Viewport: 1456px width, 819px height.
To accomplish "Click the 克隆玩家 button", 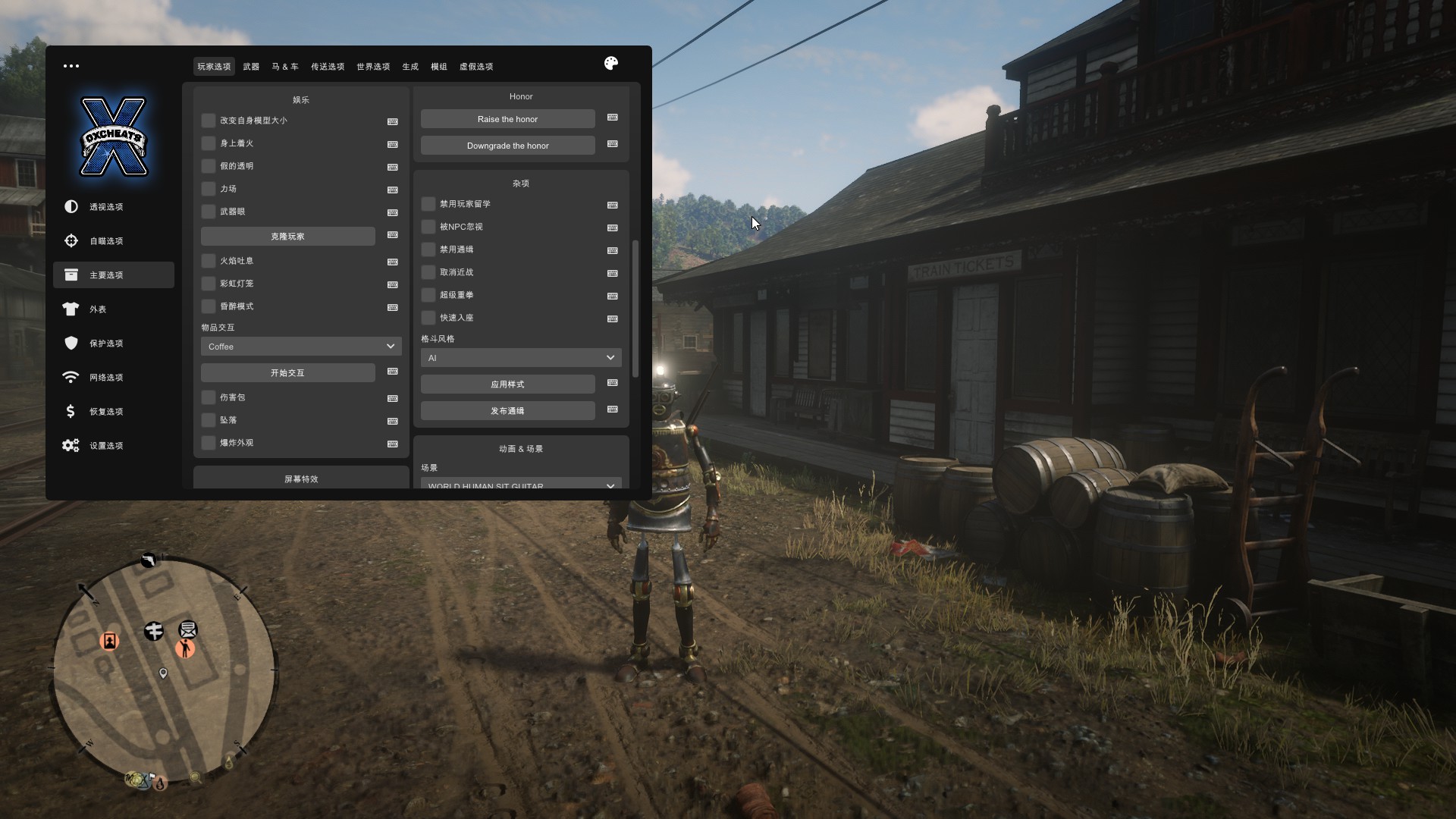I will pyautogui.click(x=287, y=237).
